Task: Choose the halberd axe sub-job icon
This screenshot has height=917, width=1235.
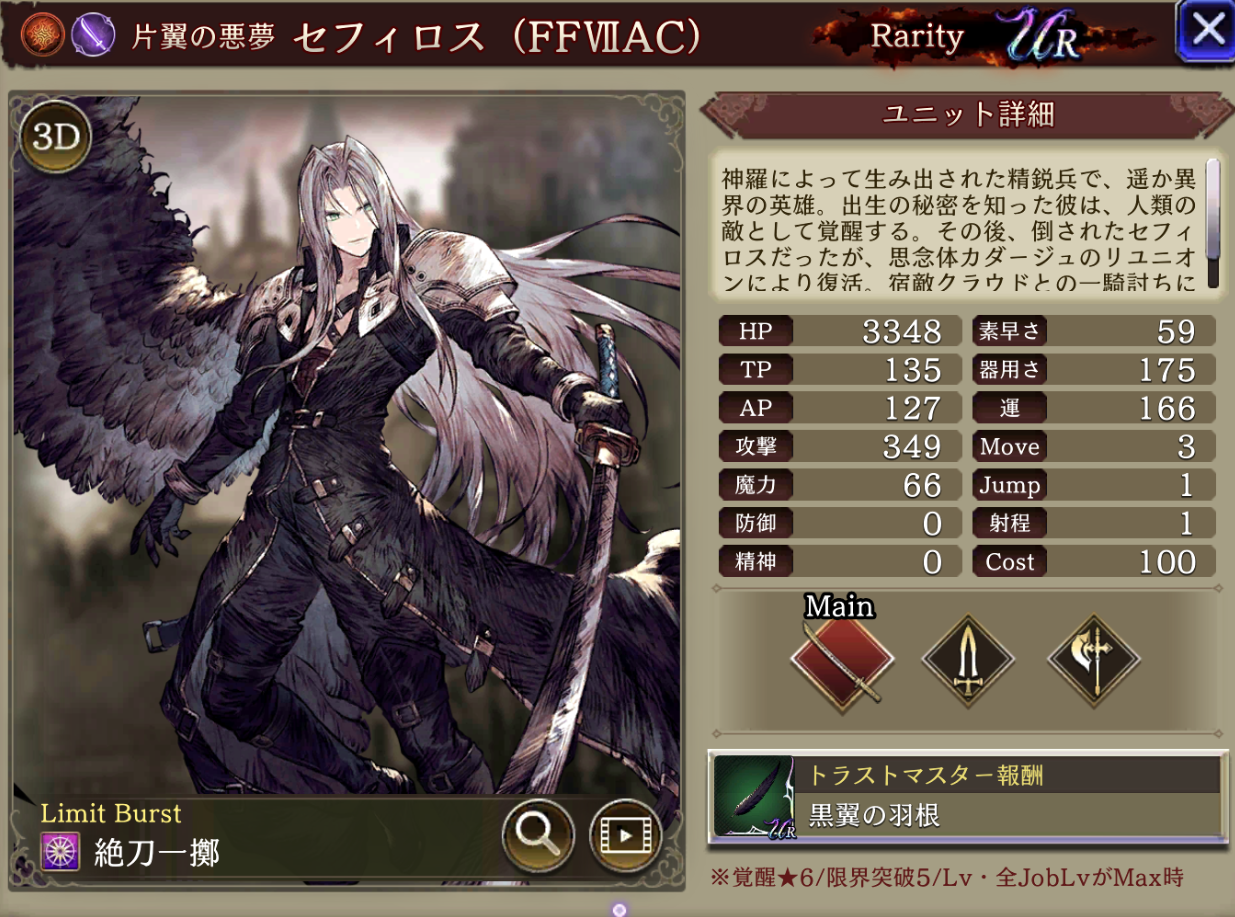Action: pos(1093,661)
